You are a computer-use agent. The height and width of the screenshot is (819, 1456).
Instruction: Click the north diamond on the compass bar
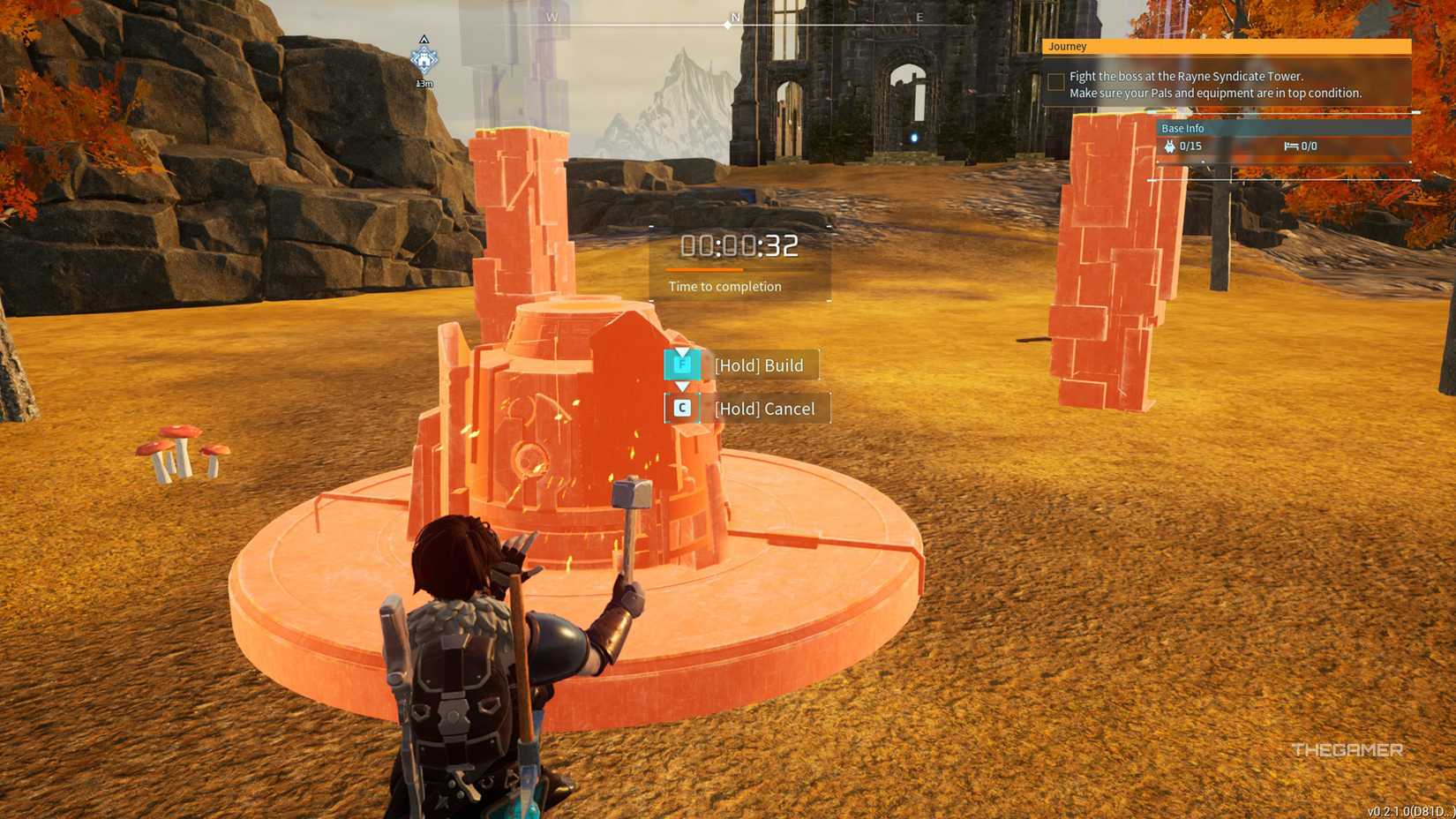[727, 26]
